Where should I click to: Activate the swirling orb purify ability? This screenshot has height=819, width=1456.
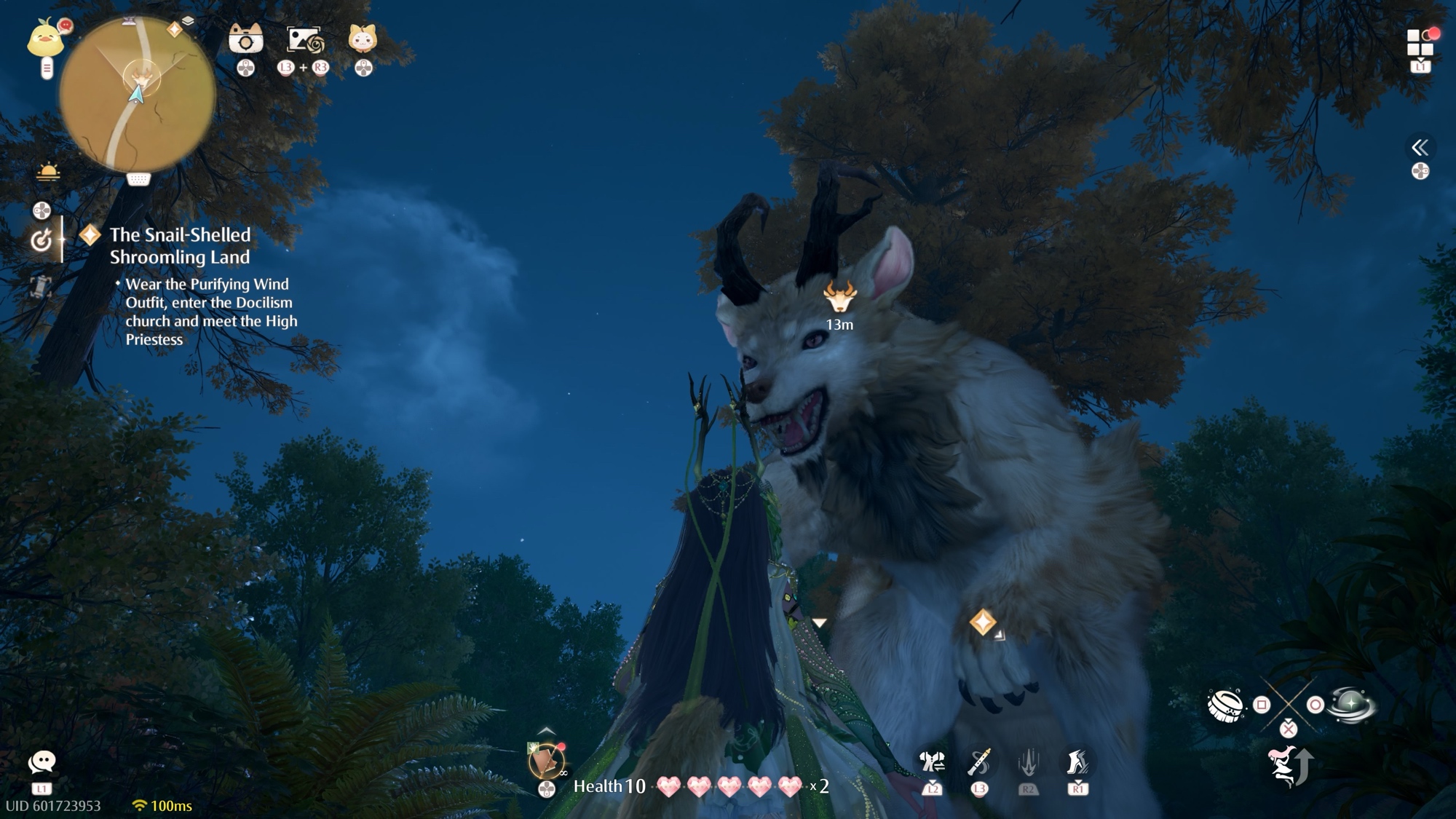pyautogui.click(x=1350, y=704)
